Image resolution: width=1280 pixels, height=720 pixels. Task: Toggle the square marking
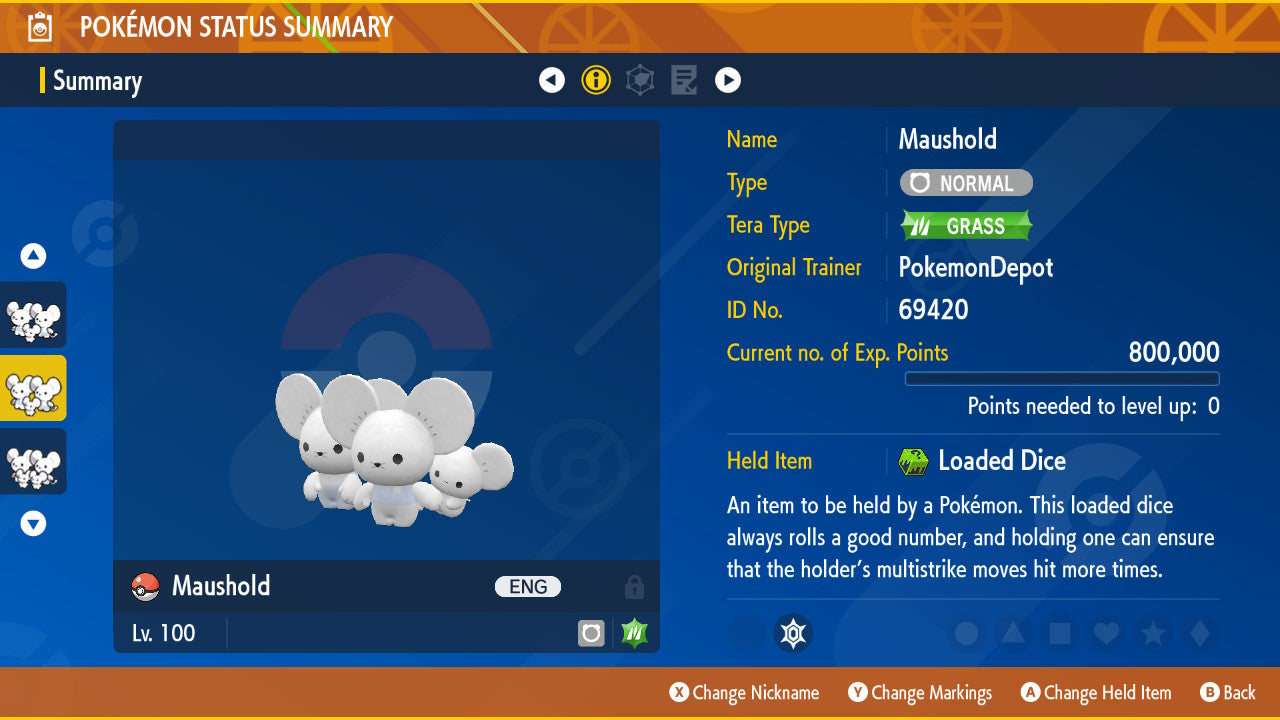tap(1059, 633)
